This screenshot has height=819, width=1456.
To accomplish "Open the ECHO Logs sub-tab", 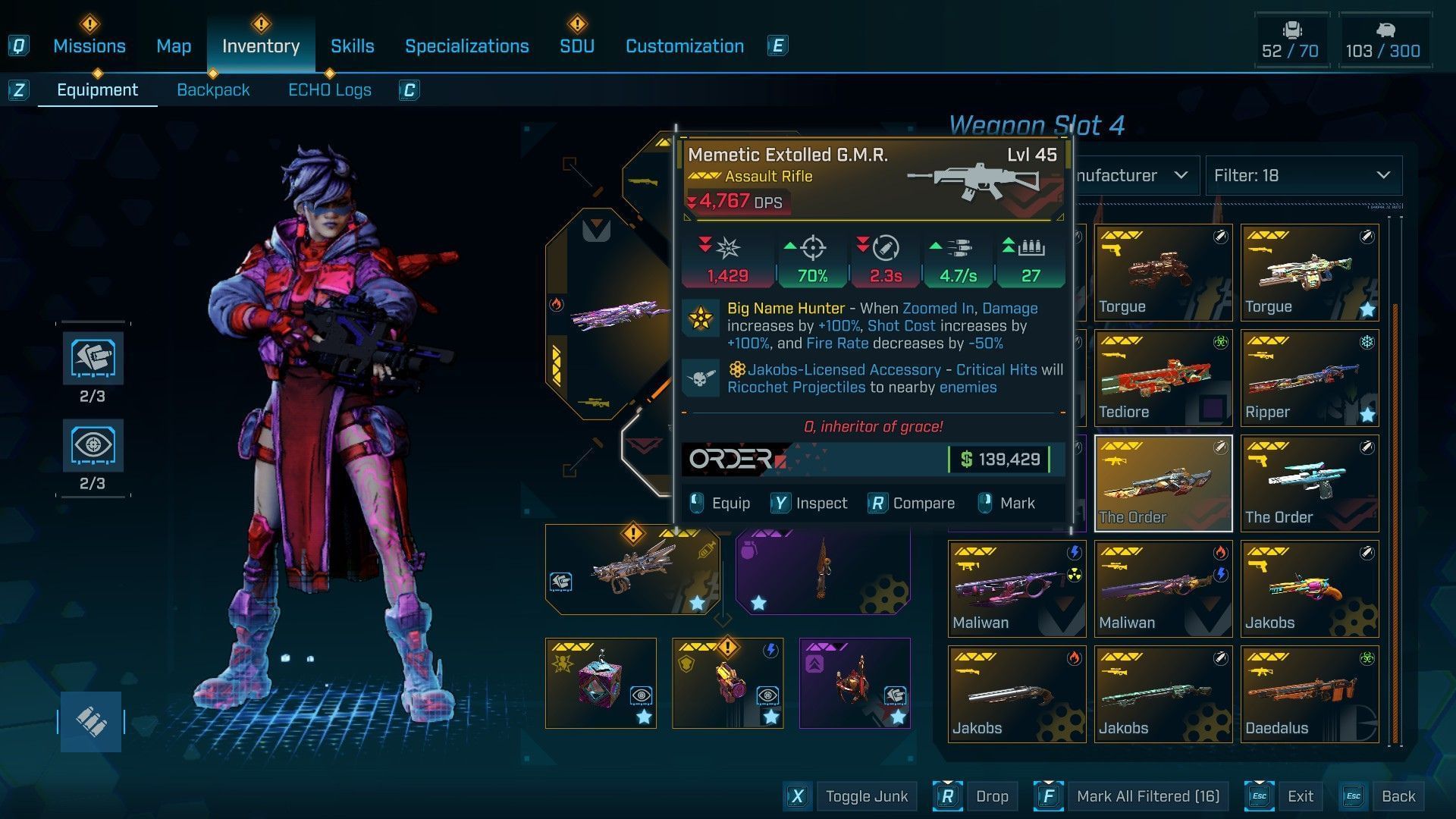I will click(x=329, y=90).
